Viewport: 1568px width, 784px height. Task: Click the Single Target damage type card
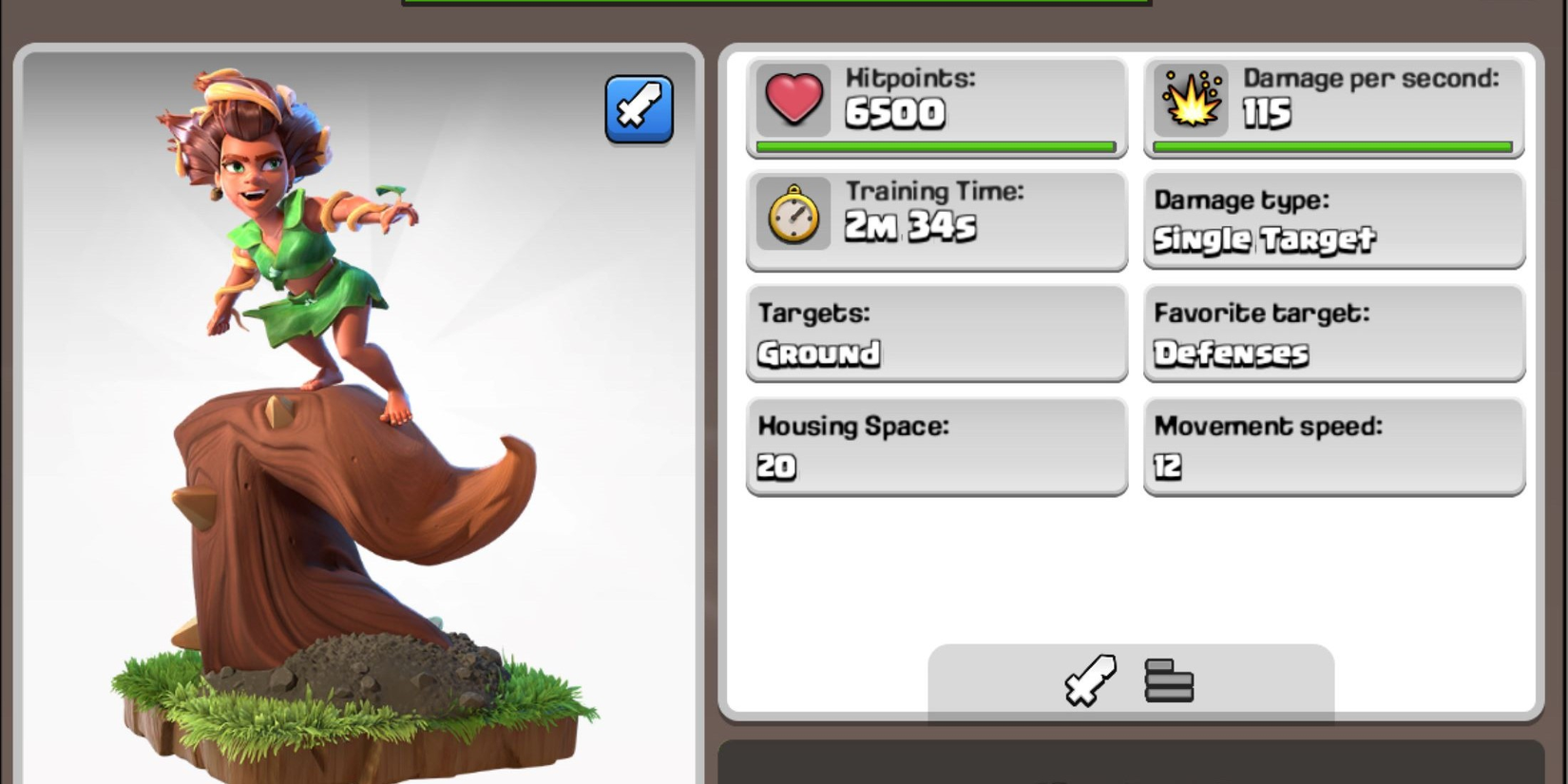(x=1330, y=220)
